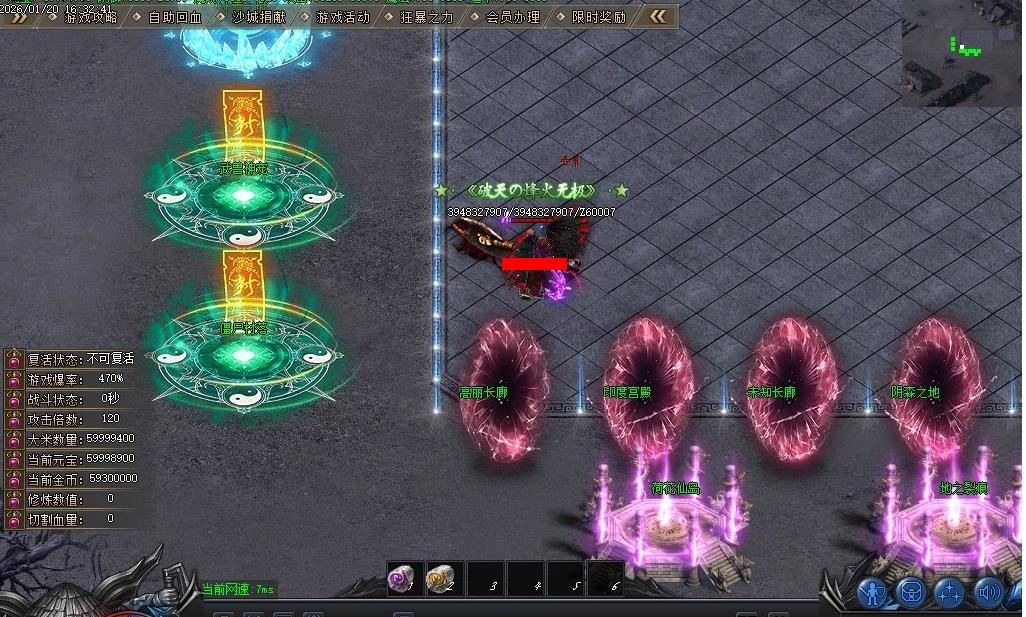Use the purple scroll in hotbar slot 1
The height and width of the screenshot is (617, 1026).
[x=404, y=579]
